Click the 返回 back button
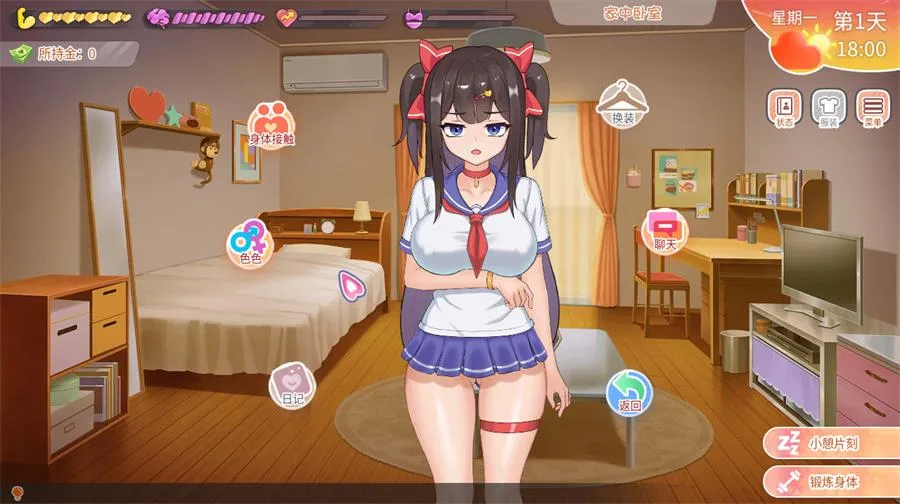The image size is (900, 504). tap(629, 391)
